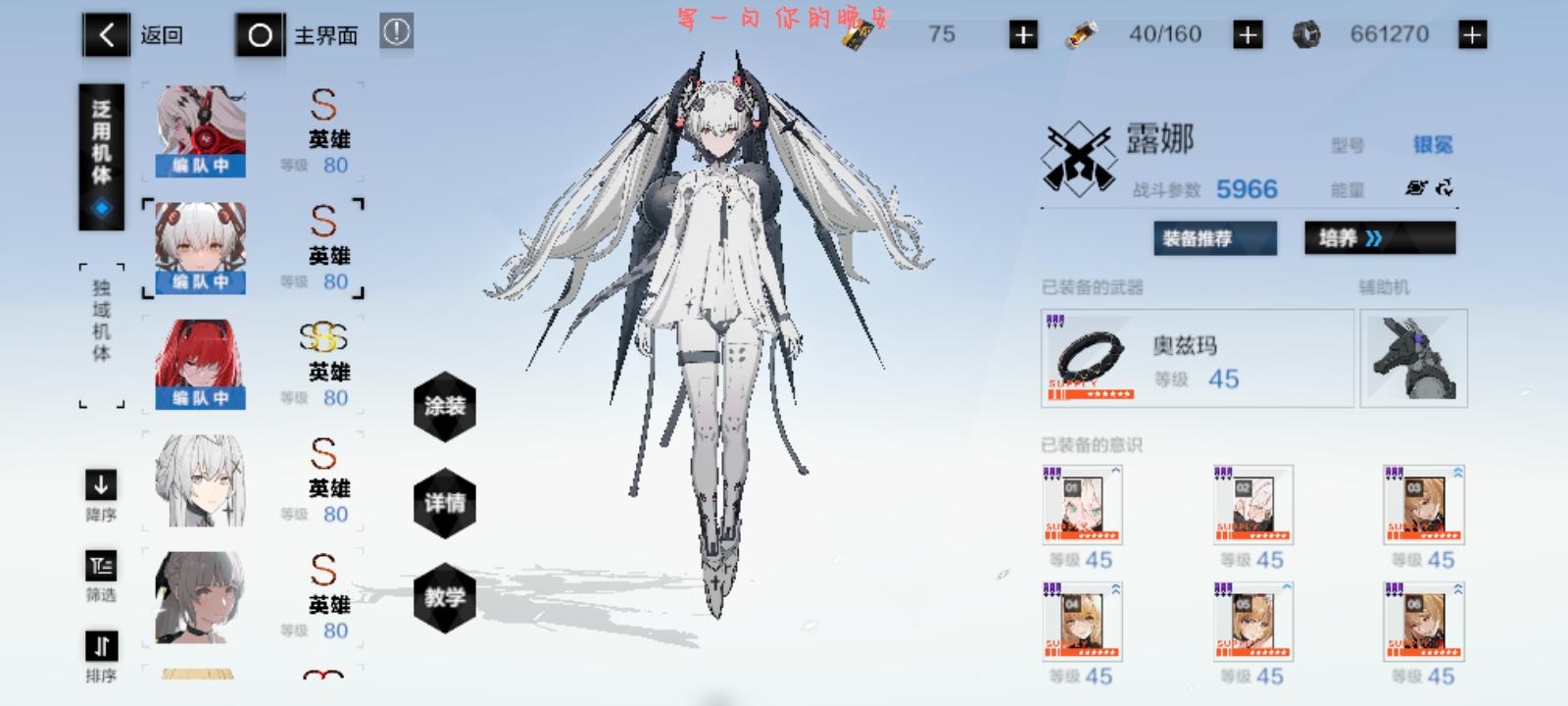This screenshot has height=706, width=1568.
Task: Open the 涂装 (coating) hexagon panel
Action: click(x=446, y=407)
